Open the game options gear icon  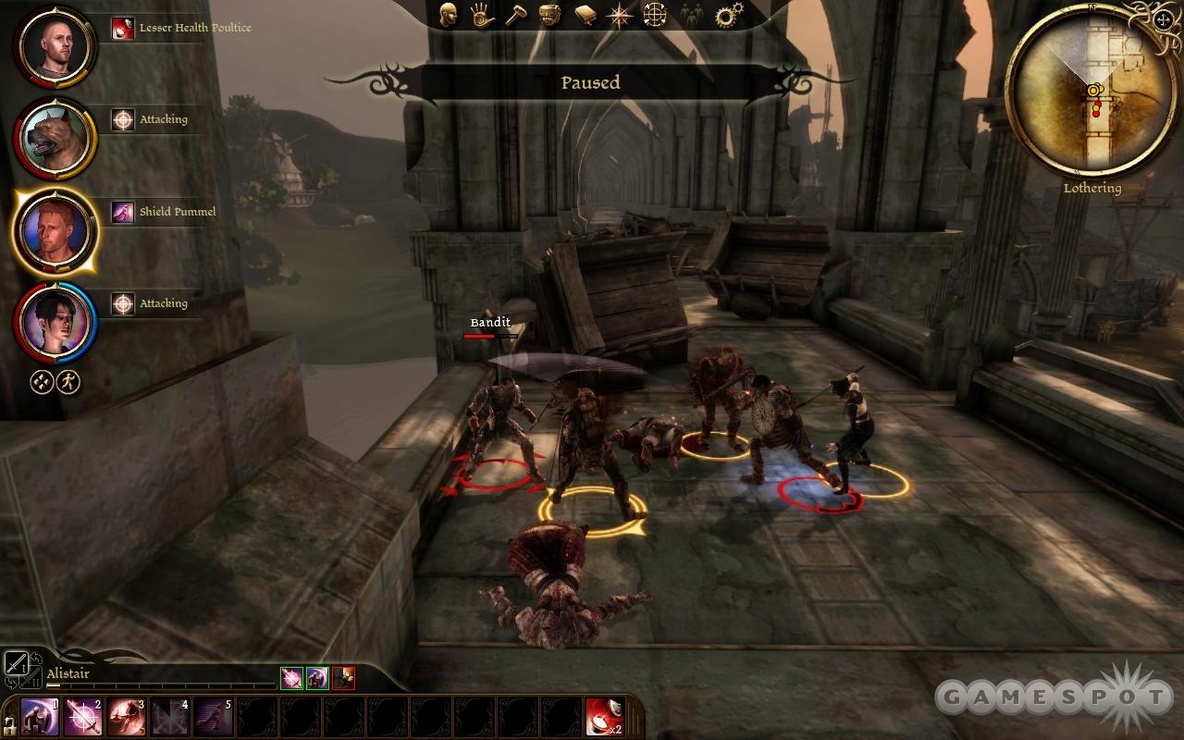729,15
